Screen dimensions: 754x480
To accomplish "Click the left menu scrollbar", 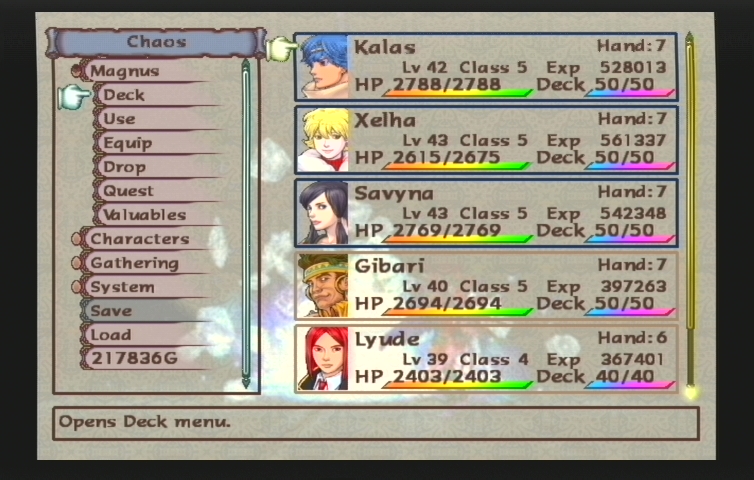I will pos(246,222).
